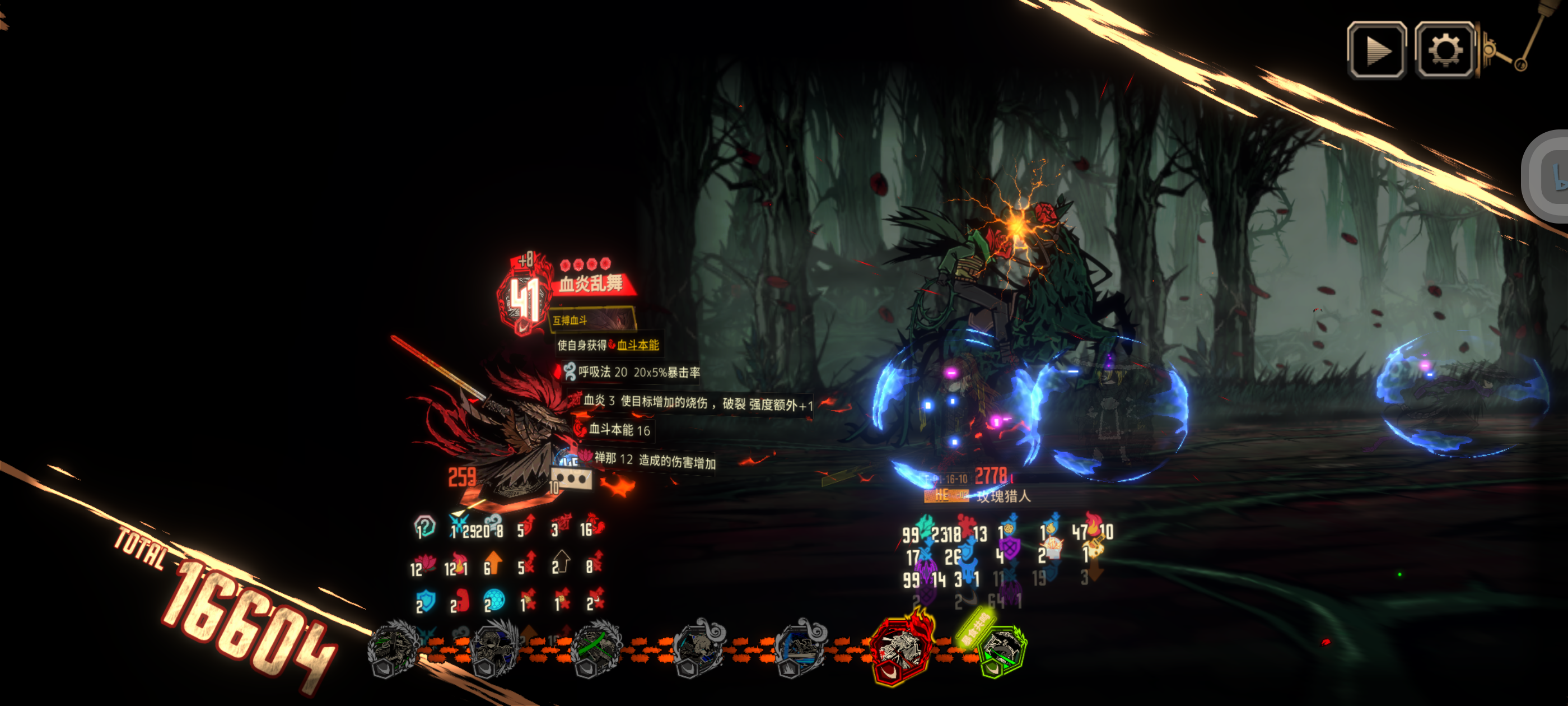Open the gear settings menu
The height and width of the screenshot is (706, 1568).
[x=1444, y=50]
